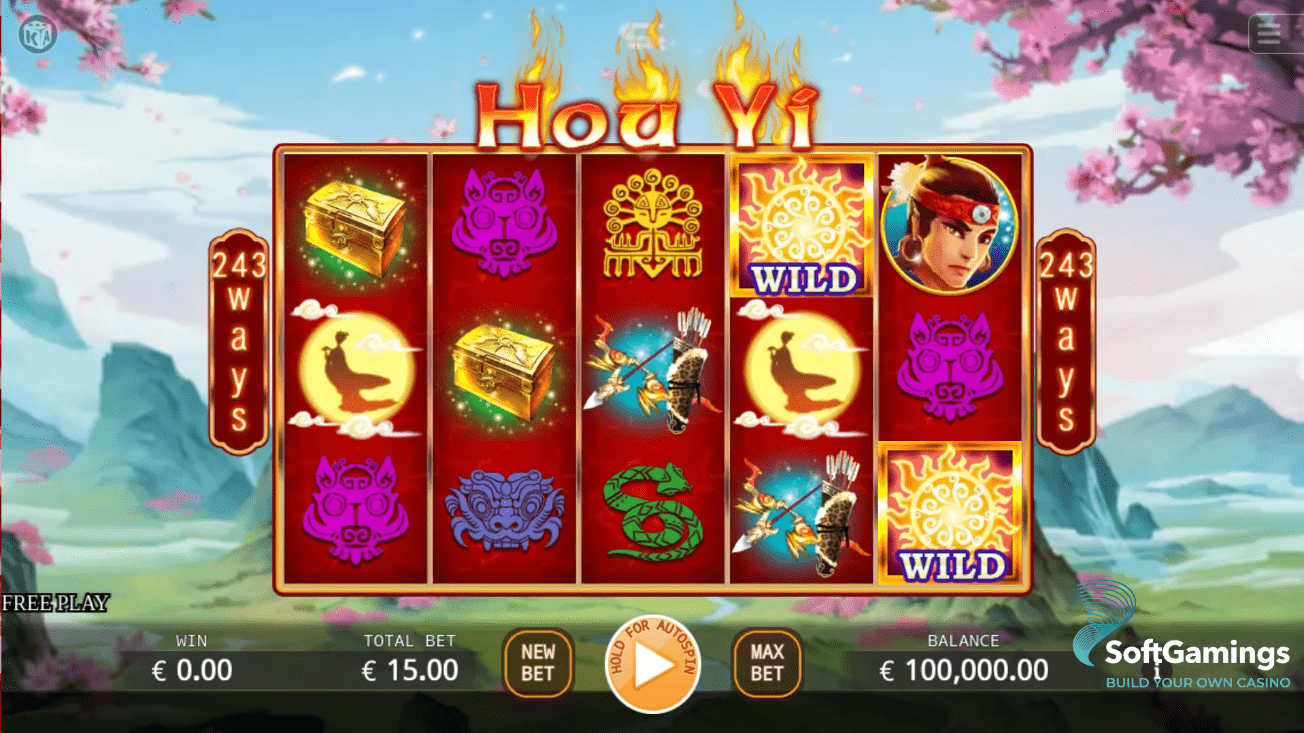Click the FREE PLAY label
1304x733 pixels.
click(x=55, y=603)
